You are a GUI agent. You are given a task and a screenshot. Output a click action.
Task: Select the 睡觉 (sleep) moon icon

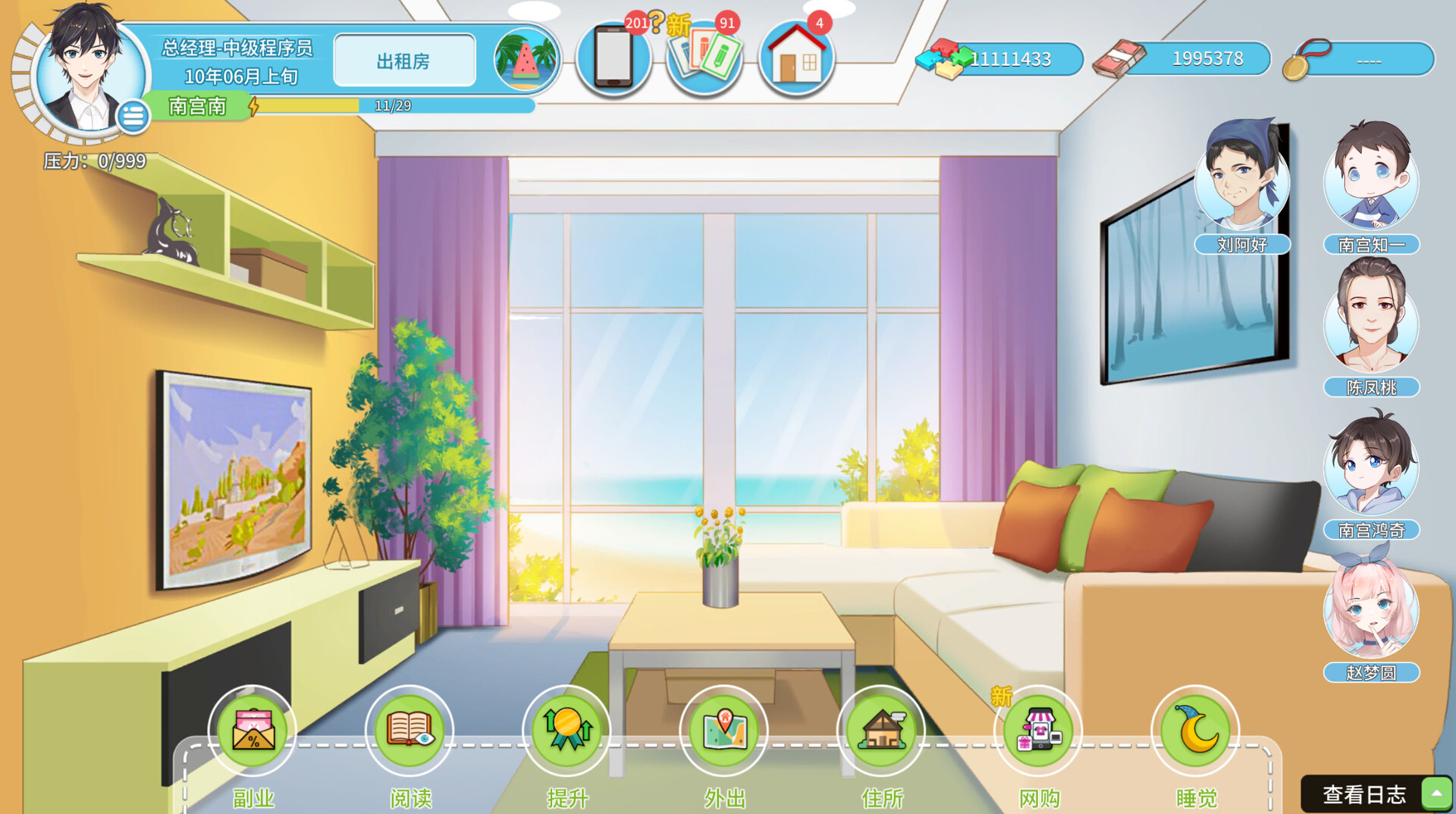1195,730
